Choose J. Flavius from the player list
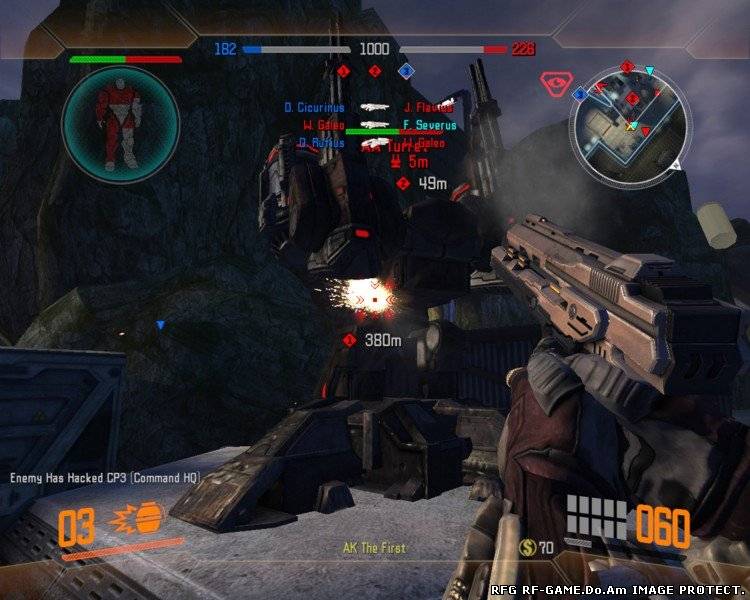The height and width of the screenshot is (600, 750). coord(428,107)
